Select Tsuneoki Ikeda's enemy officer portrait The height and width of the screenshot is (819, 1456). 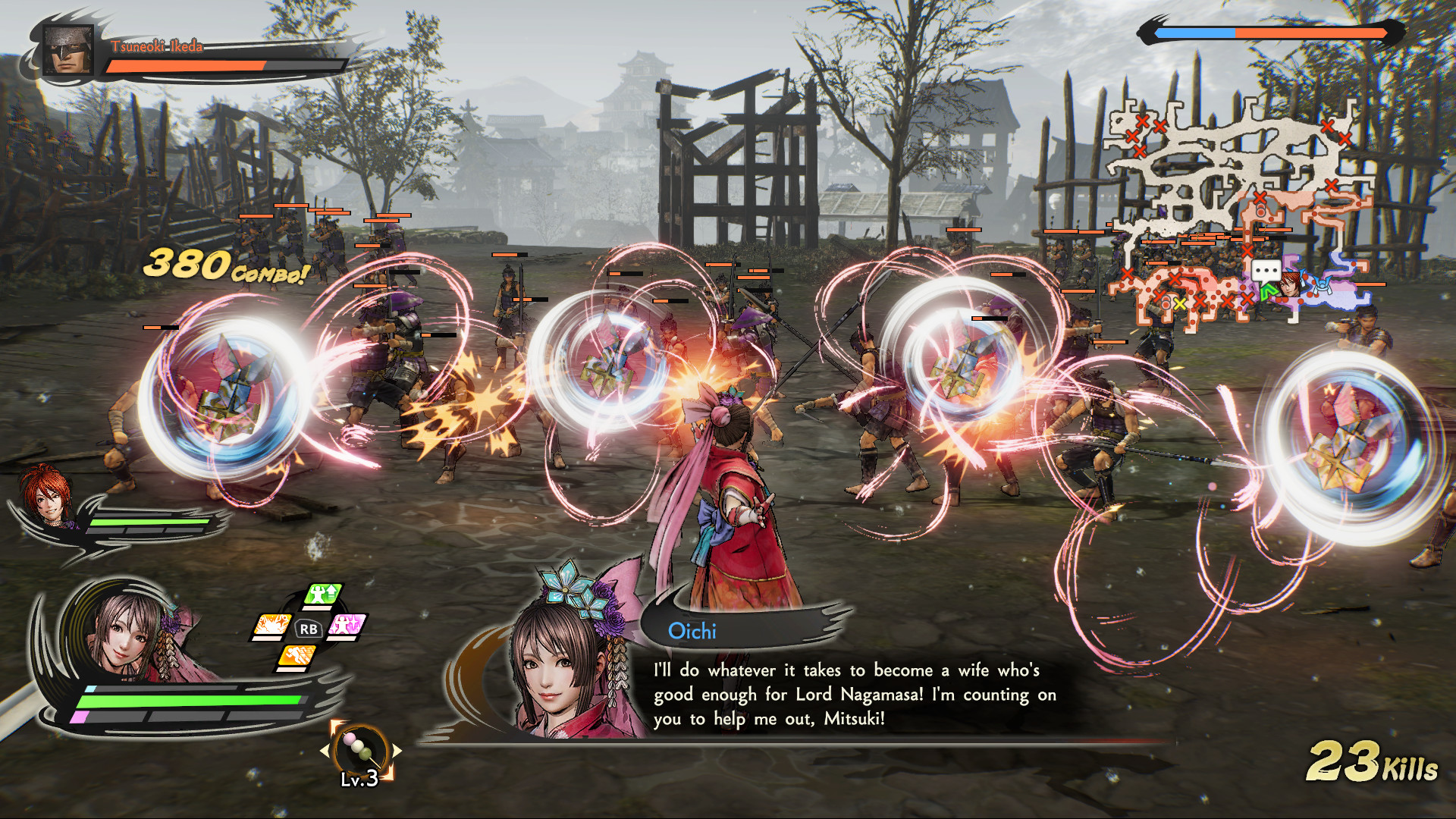pos(68,50)
